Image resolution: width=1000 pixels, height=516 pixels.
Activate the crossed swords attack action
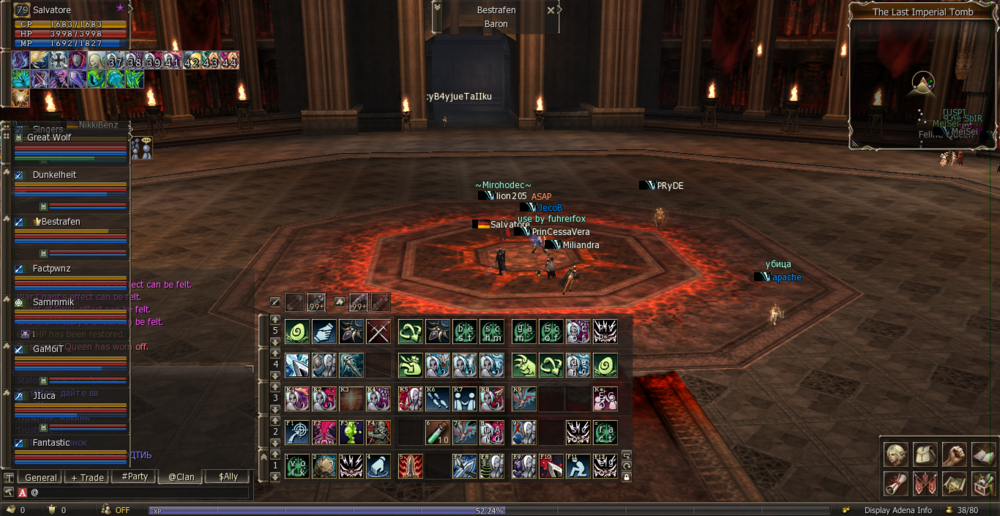[378, 331]
